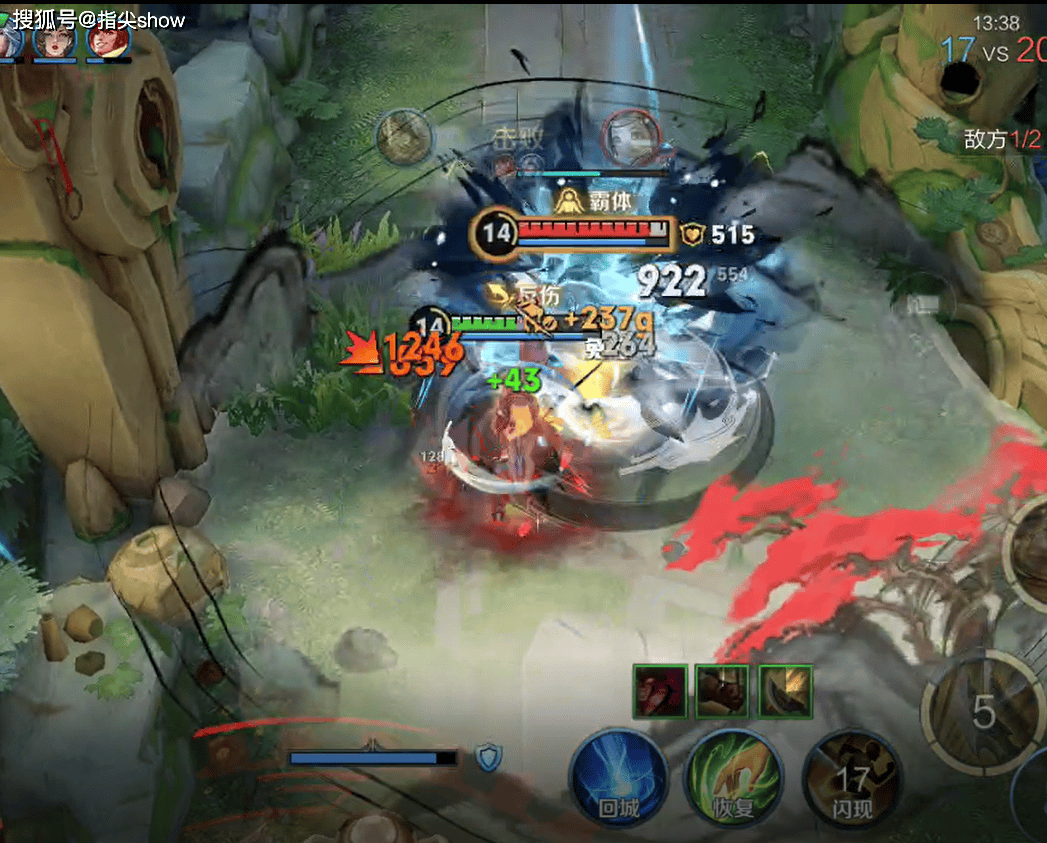Select the dark red equipment icon
1047x843 pixels.
(660, 691)
